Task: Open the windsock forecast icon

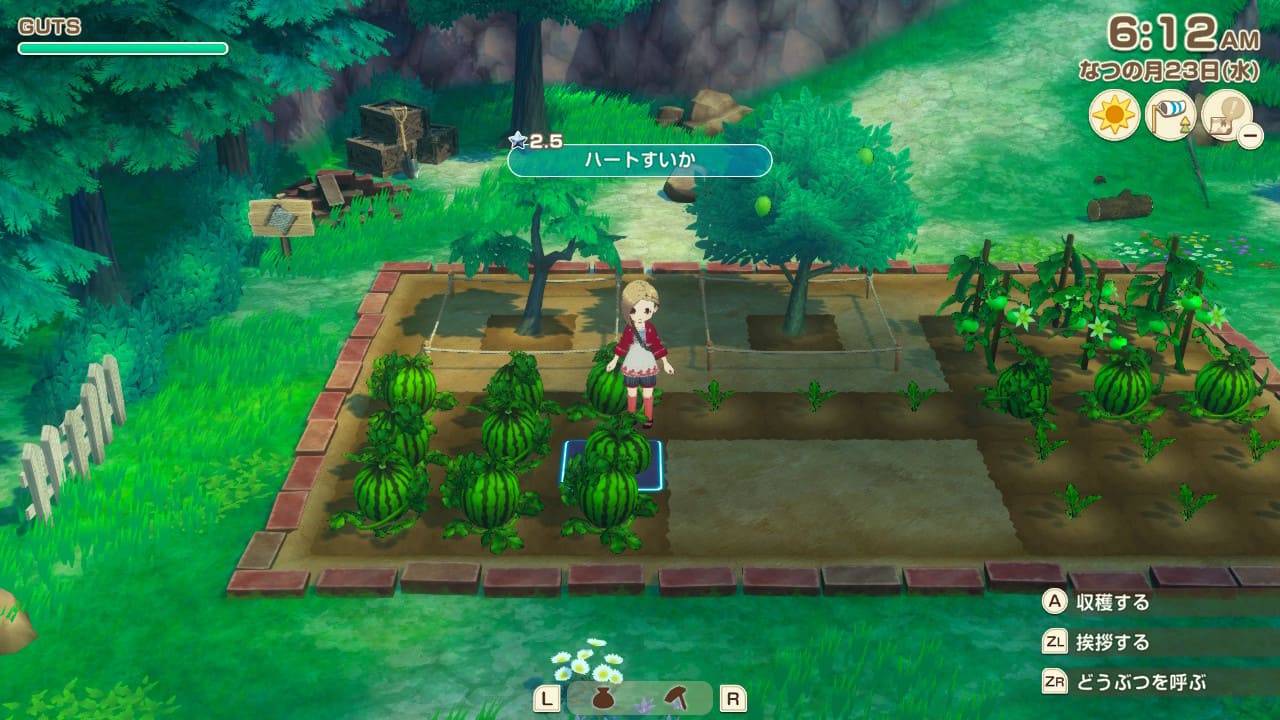Action: [1170, 116]
